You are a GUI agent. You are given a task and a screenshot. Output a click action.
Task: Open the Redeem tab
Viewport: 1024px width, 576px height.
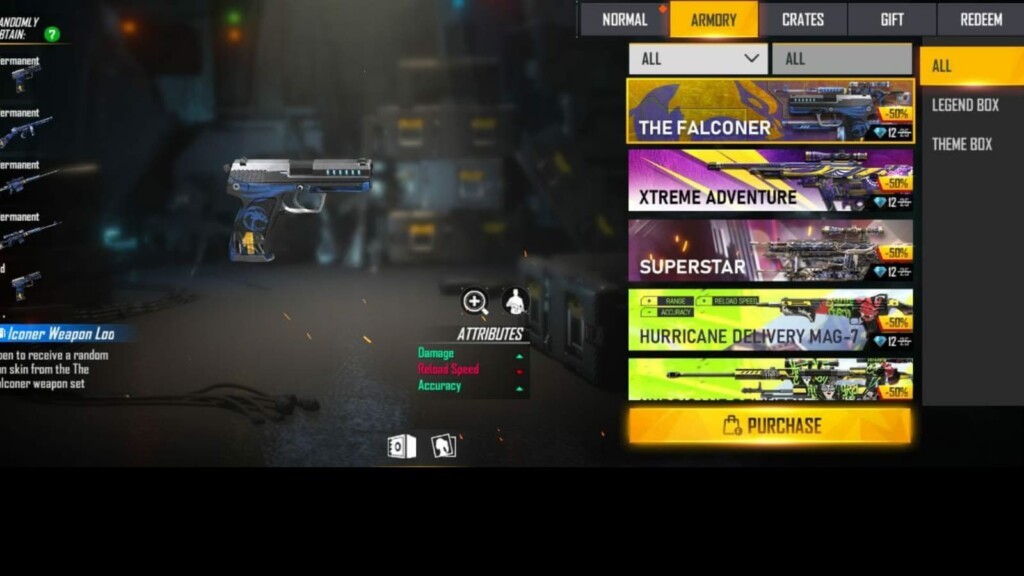coord(980,20)
